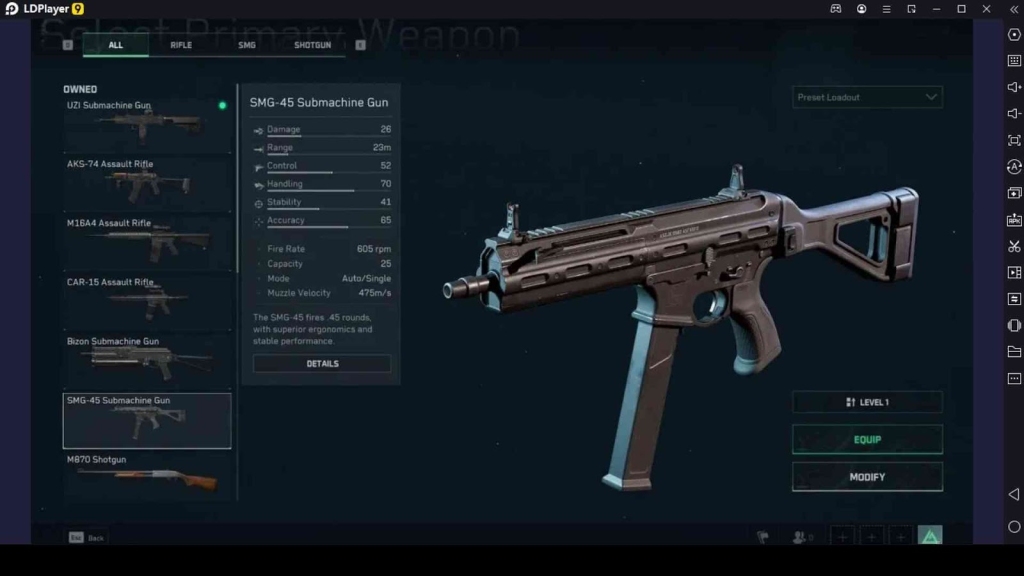Minimize the LDPlayer emulator window

(936, 9)
